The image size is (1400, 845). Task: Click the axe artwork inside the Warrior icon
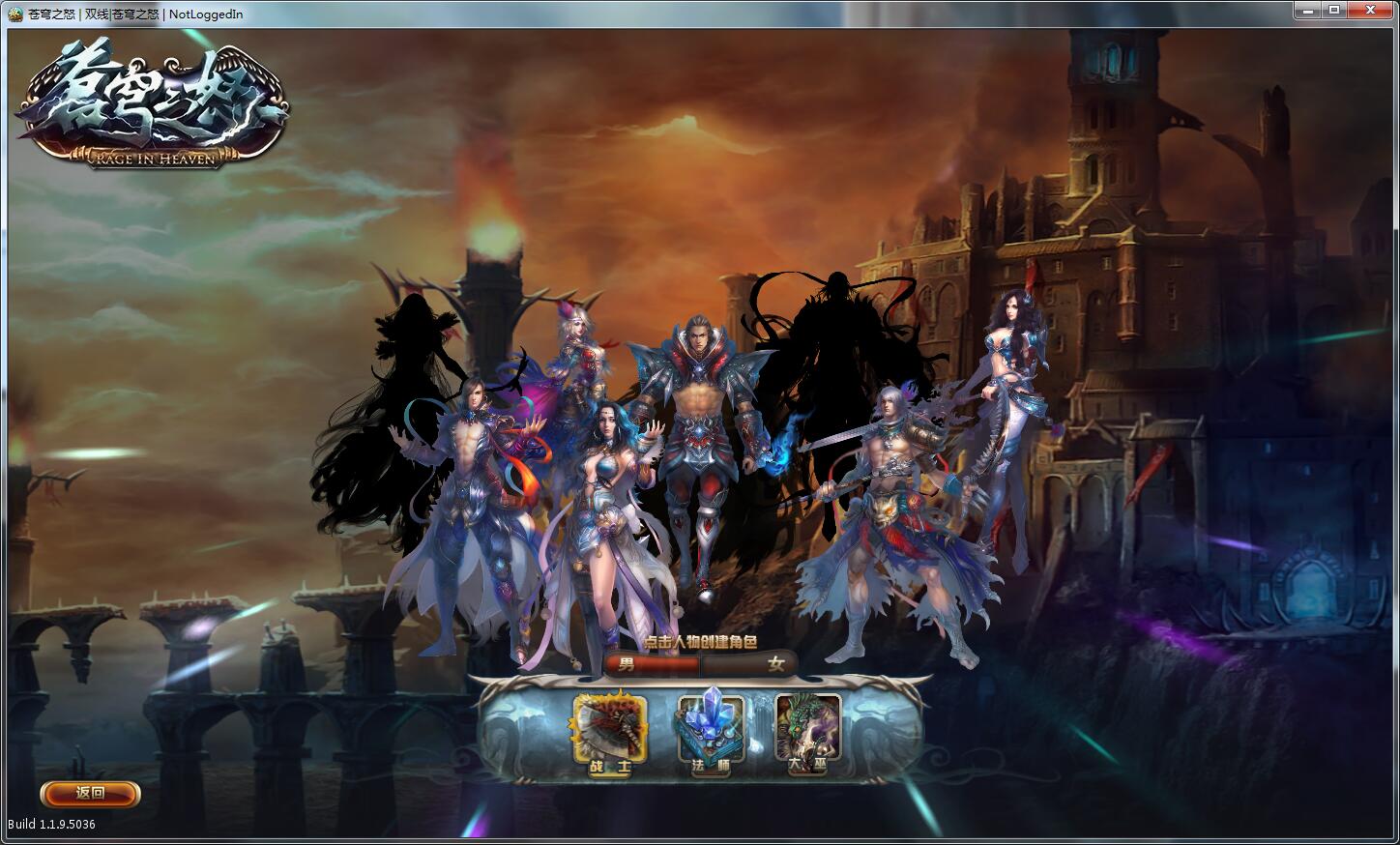[x=604, y=727]
